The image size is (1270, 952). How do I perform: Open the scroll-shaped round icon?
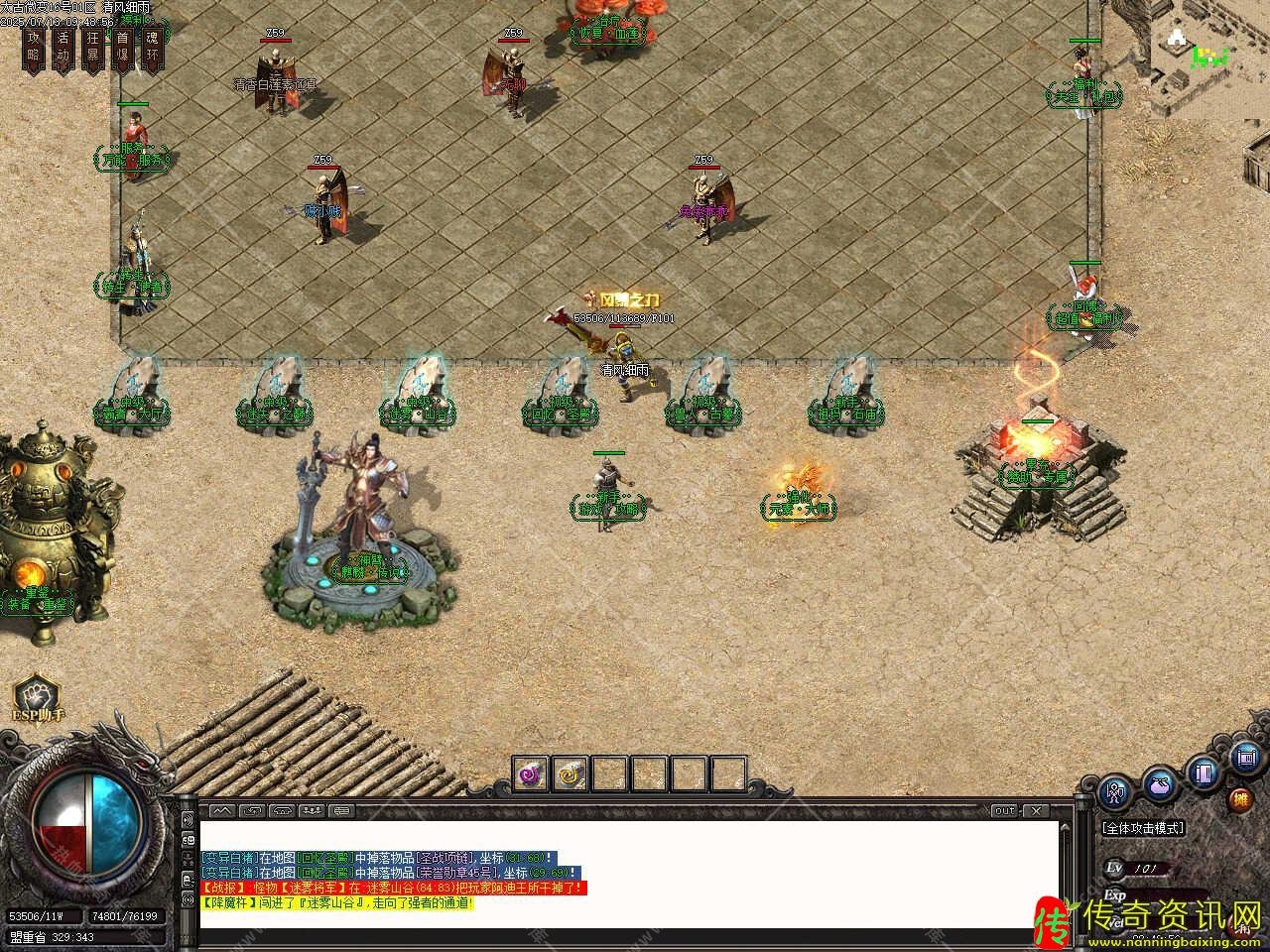click(1246, 759)
